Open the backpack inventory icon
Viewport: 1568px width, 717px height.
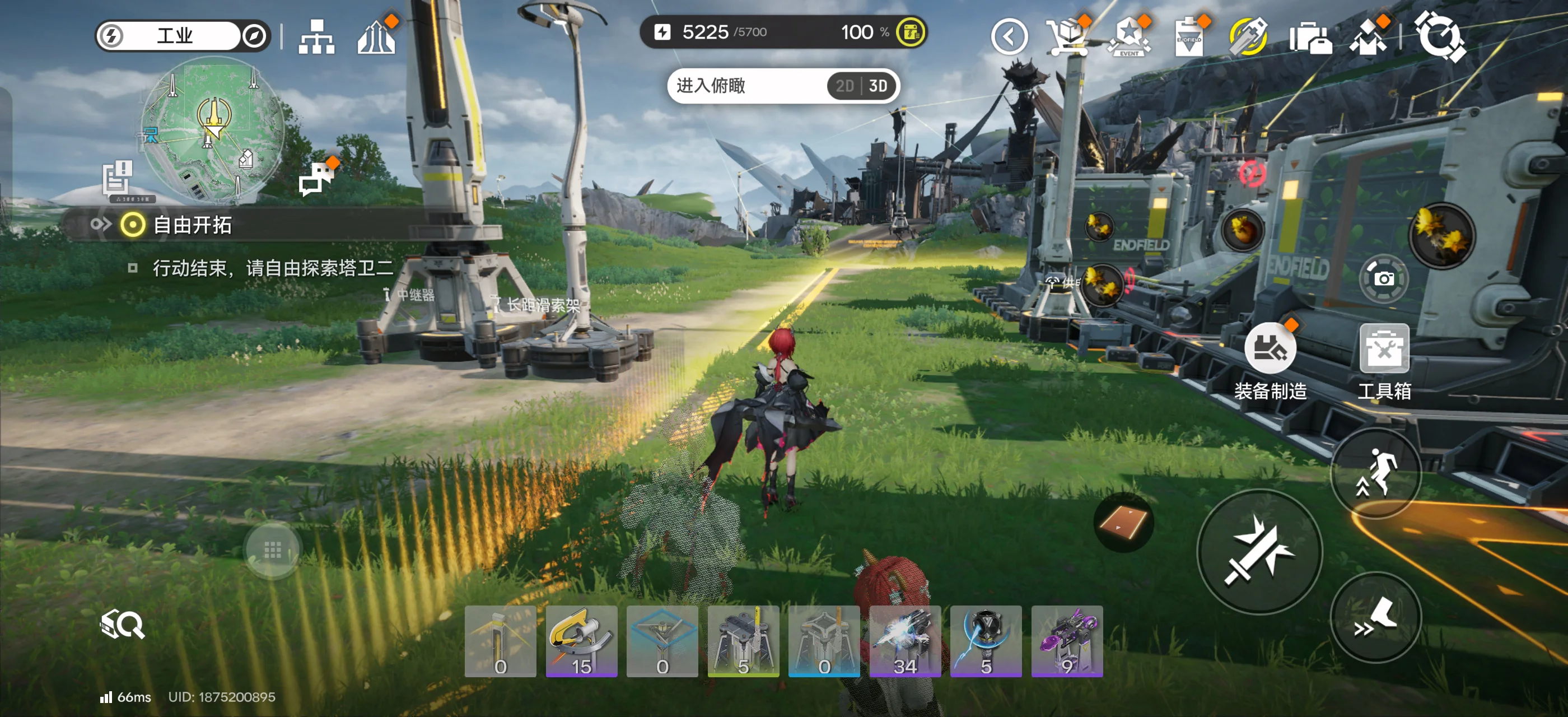tap(1310, 37)
